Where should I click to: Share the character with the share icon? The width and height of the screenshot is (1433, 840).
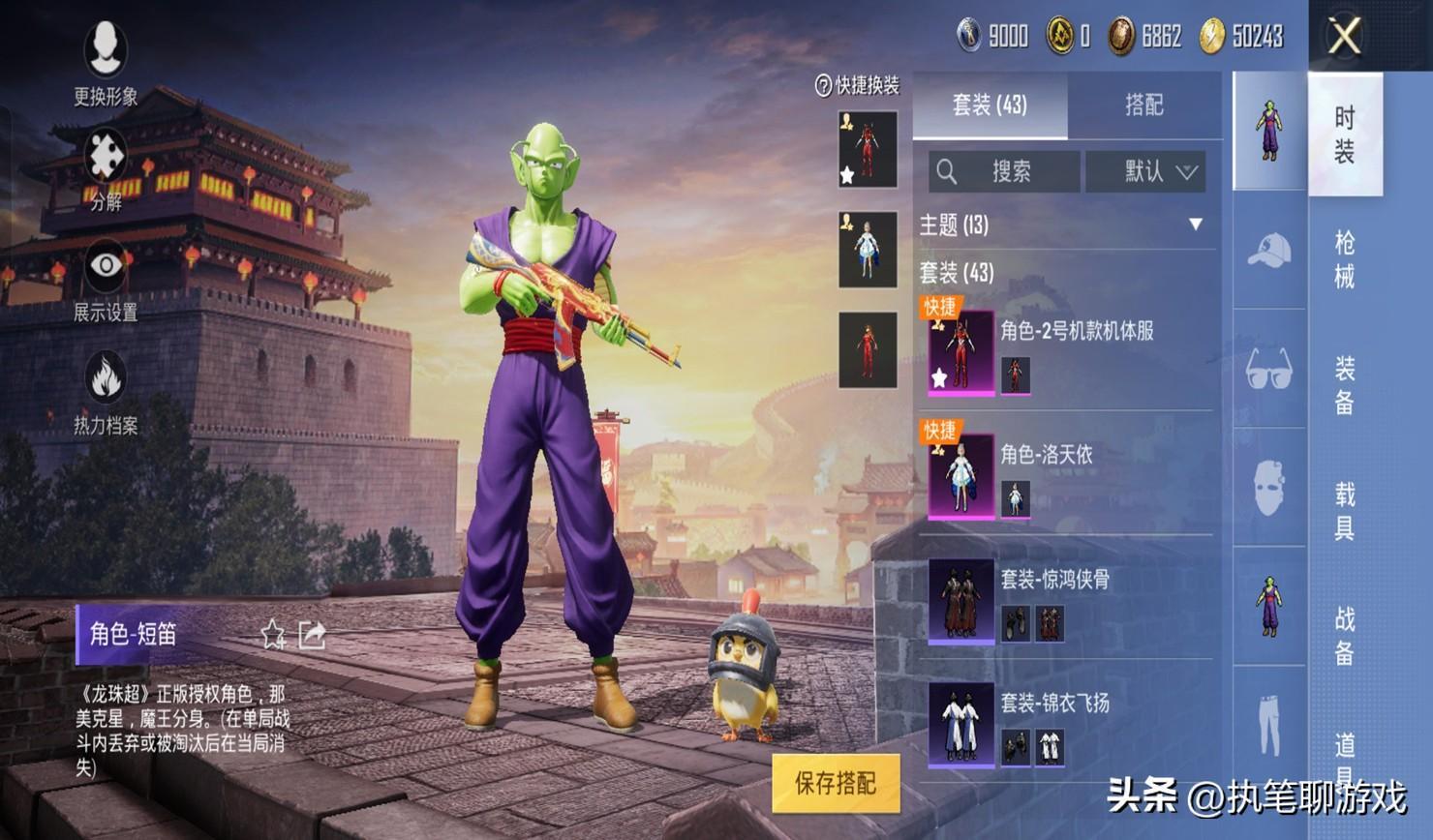click(x=312, y=635)
